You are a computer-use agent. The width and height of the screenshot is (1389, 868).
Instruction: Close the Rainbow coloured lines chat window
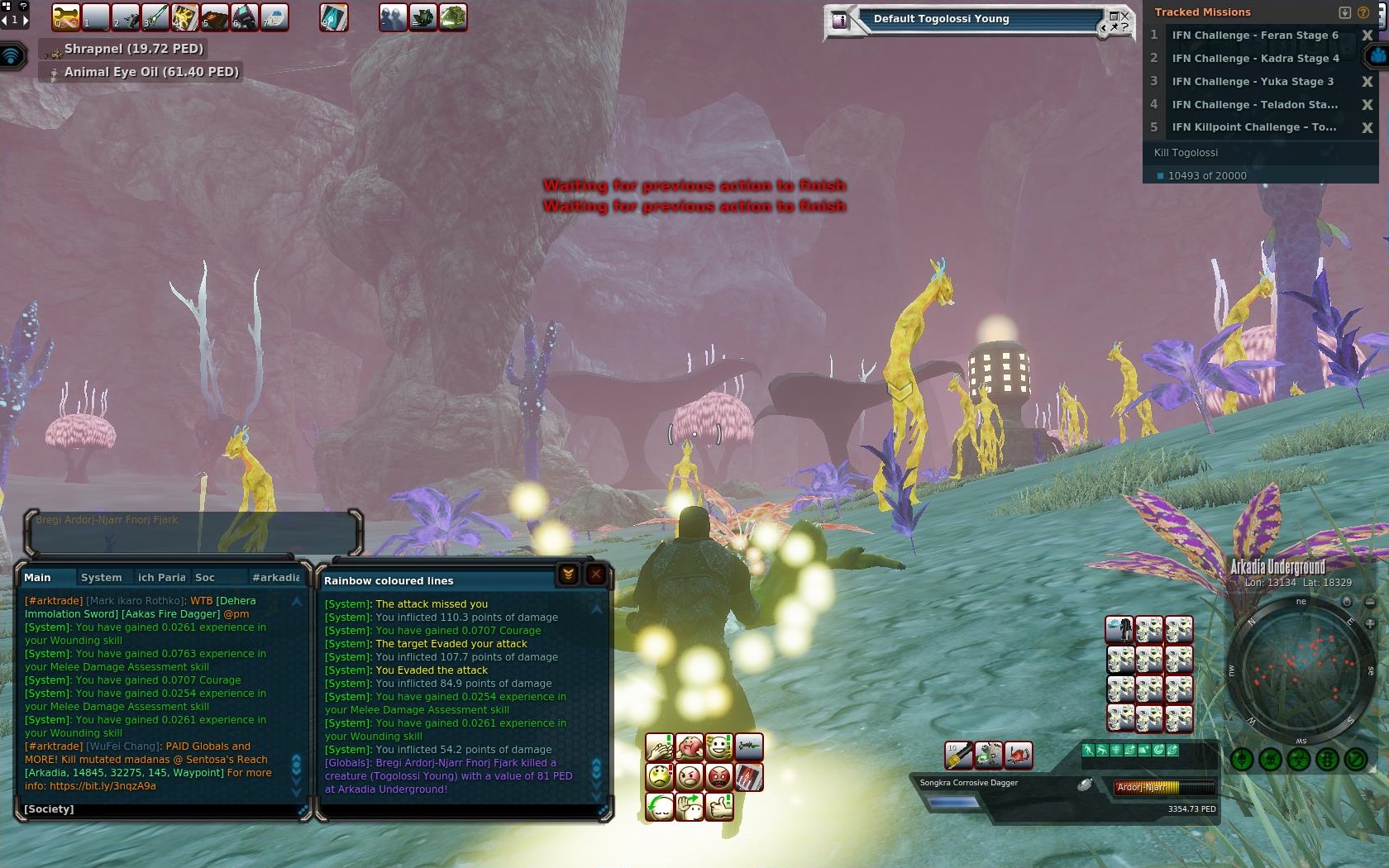tap(595, 575)
